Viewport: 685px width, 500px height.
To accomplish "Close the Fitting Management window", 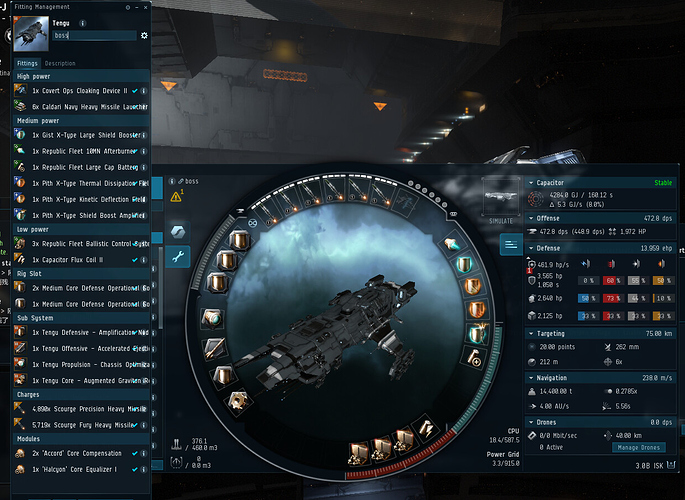I will [144, 6].
